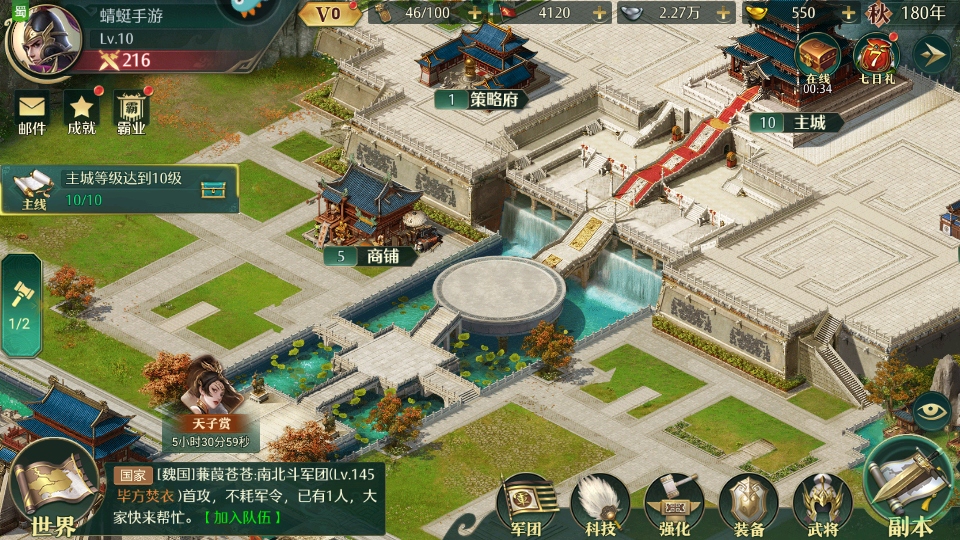The image size is (960, 540).
Task: Claim the 主线 quest reward for level 10
Action: (x=212, y=190)
